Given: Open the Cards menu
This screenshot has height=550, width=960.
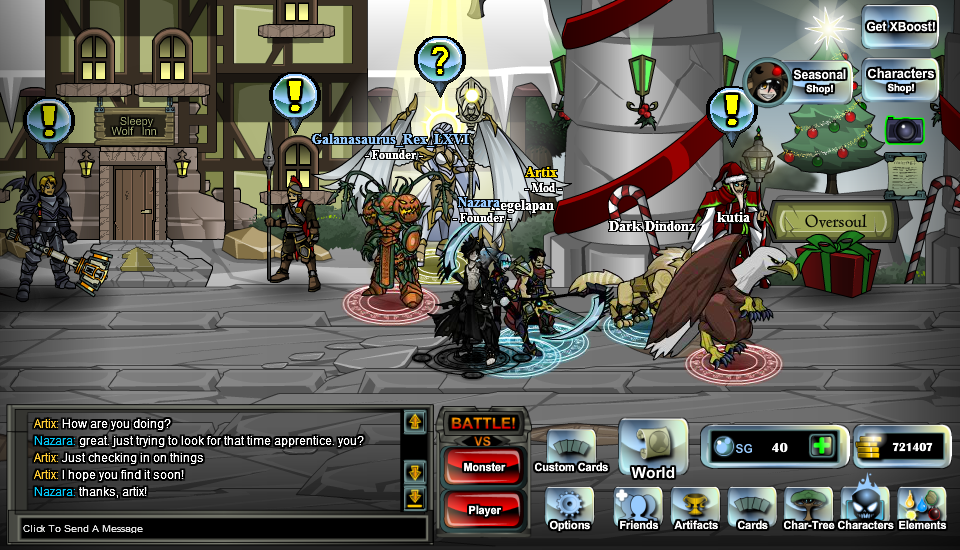Looking at the screenshot, I should click(752, 509).
